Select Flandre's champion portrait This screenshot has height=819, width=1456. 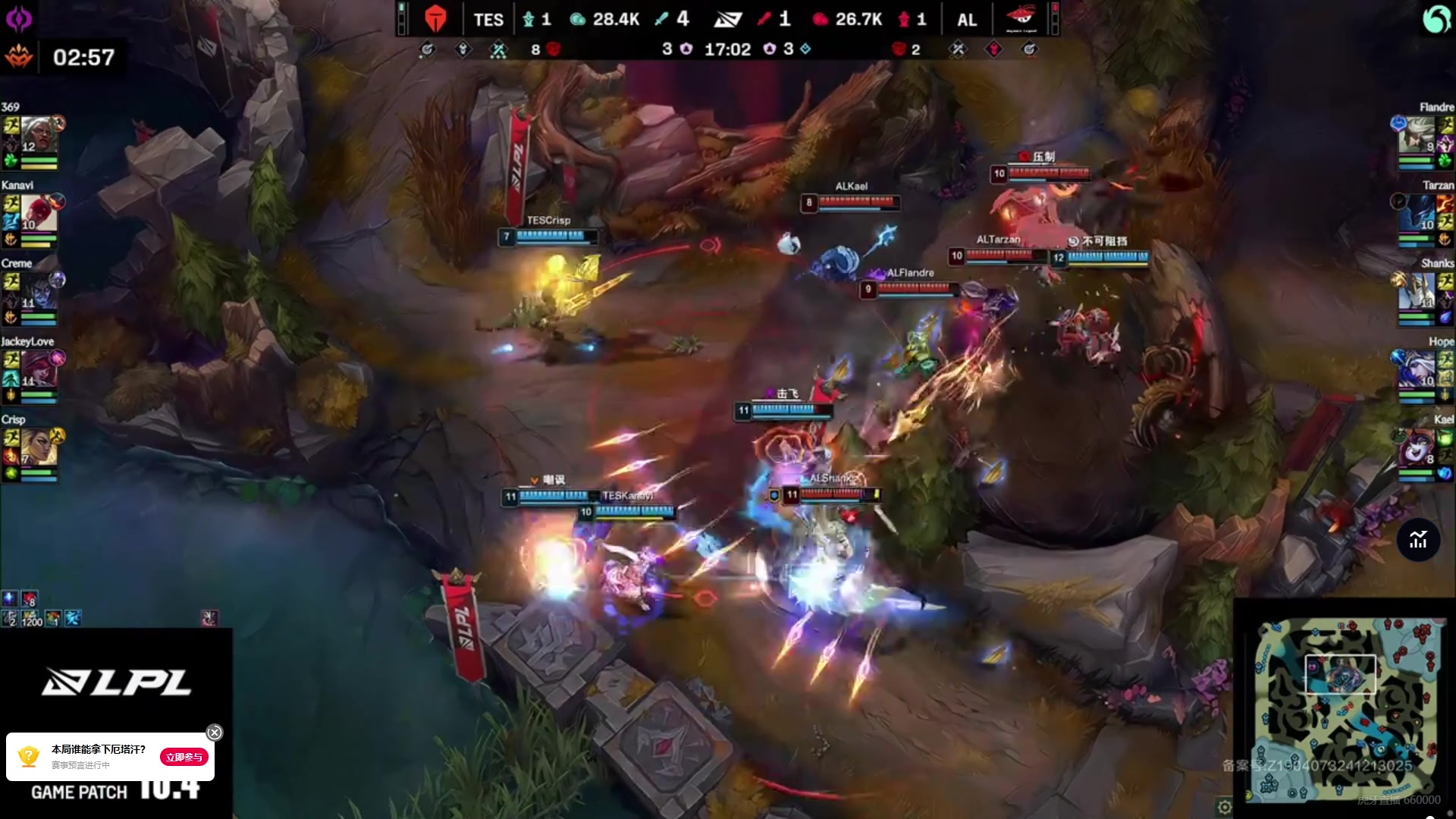tap(1417, 136)
